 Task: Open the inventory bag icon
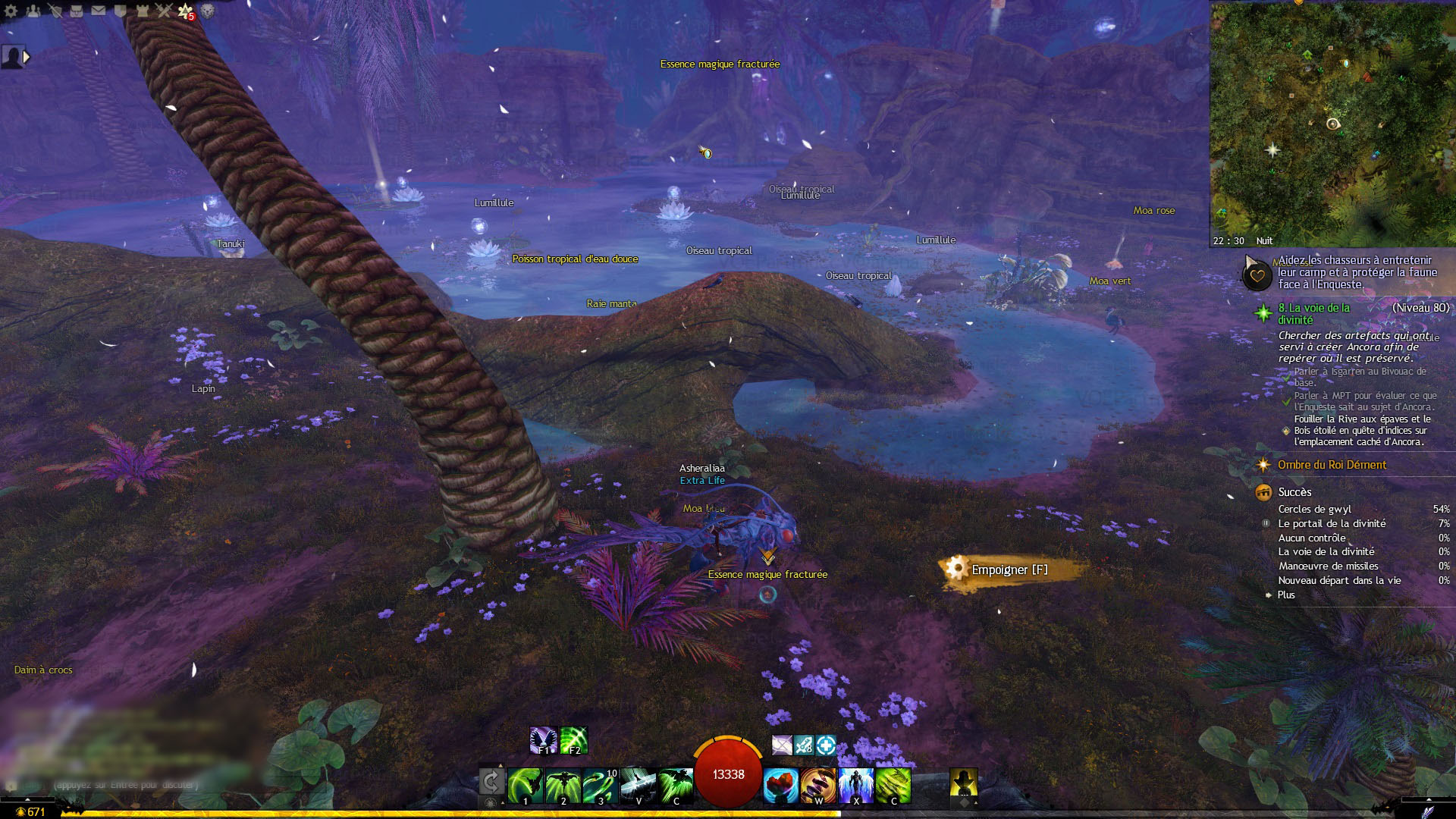coord(77,11)
